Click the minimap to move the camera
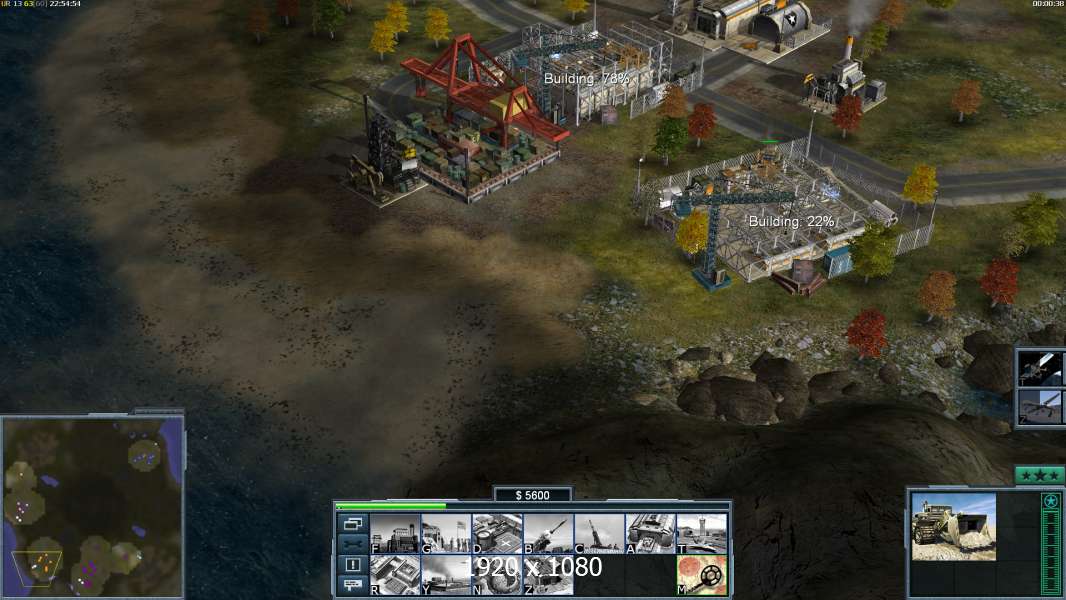1066x600 pixels. [92, 505]
